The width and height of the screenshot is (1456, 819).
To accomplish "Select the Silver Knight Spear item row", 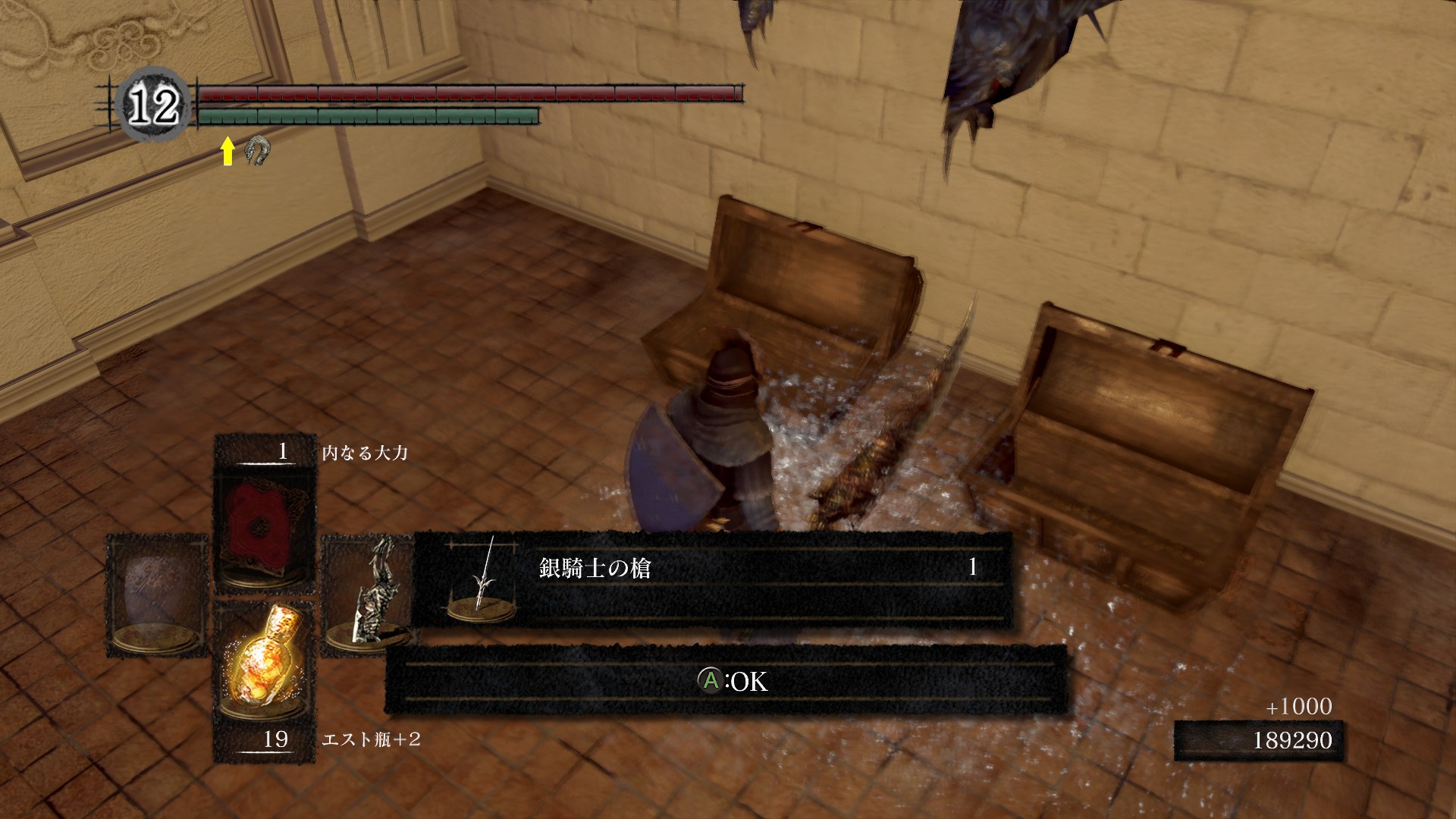I will [713, 579].
